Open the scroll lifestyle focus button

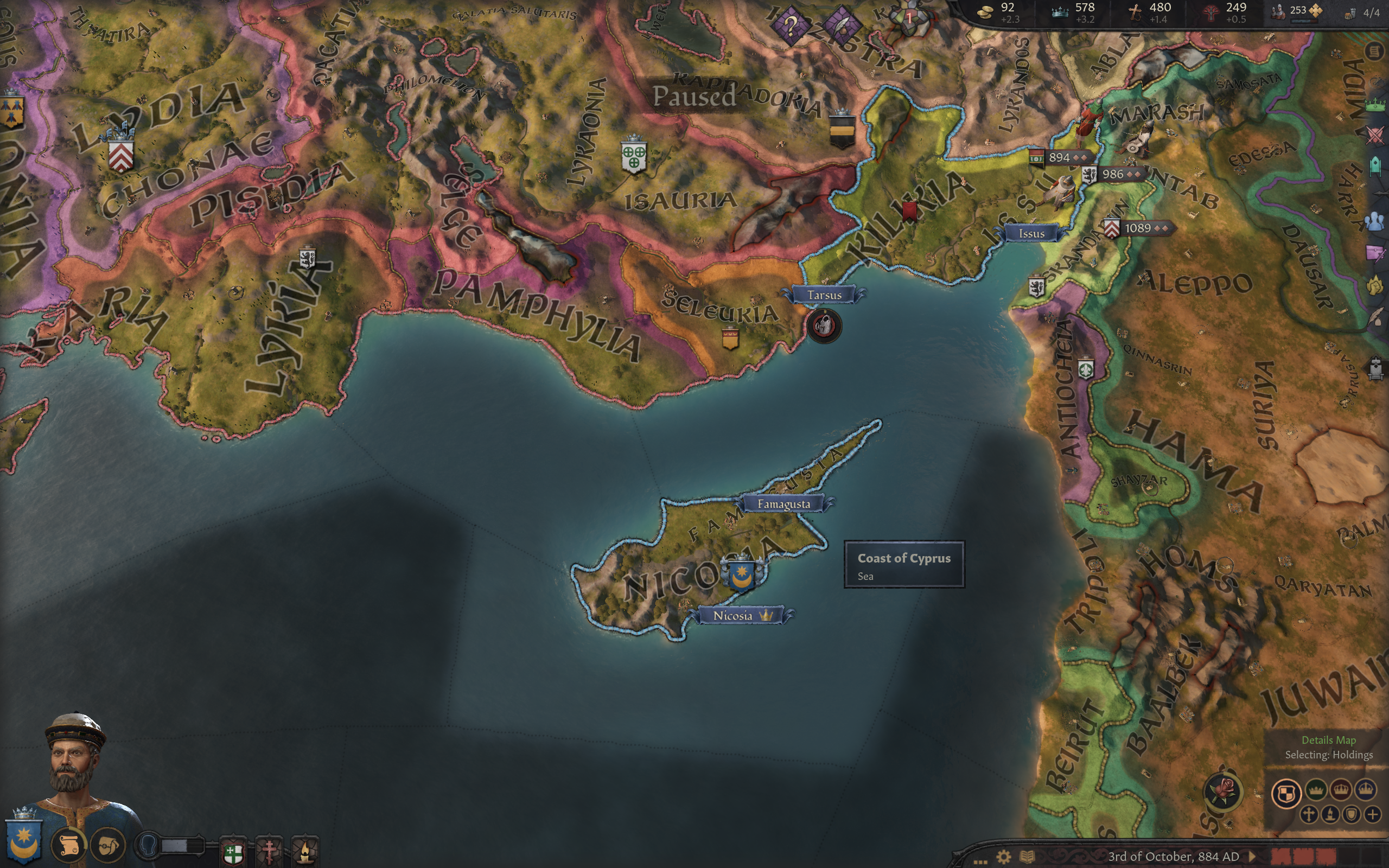(68, 845)
